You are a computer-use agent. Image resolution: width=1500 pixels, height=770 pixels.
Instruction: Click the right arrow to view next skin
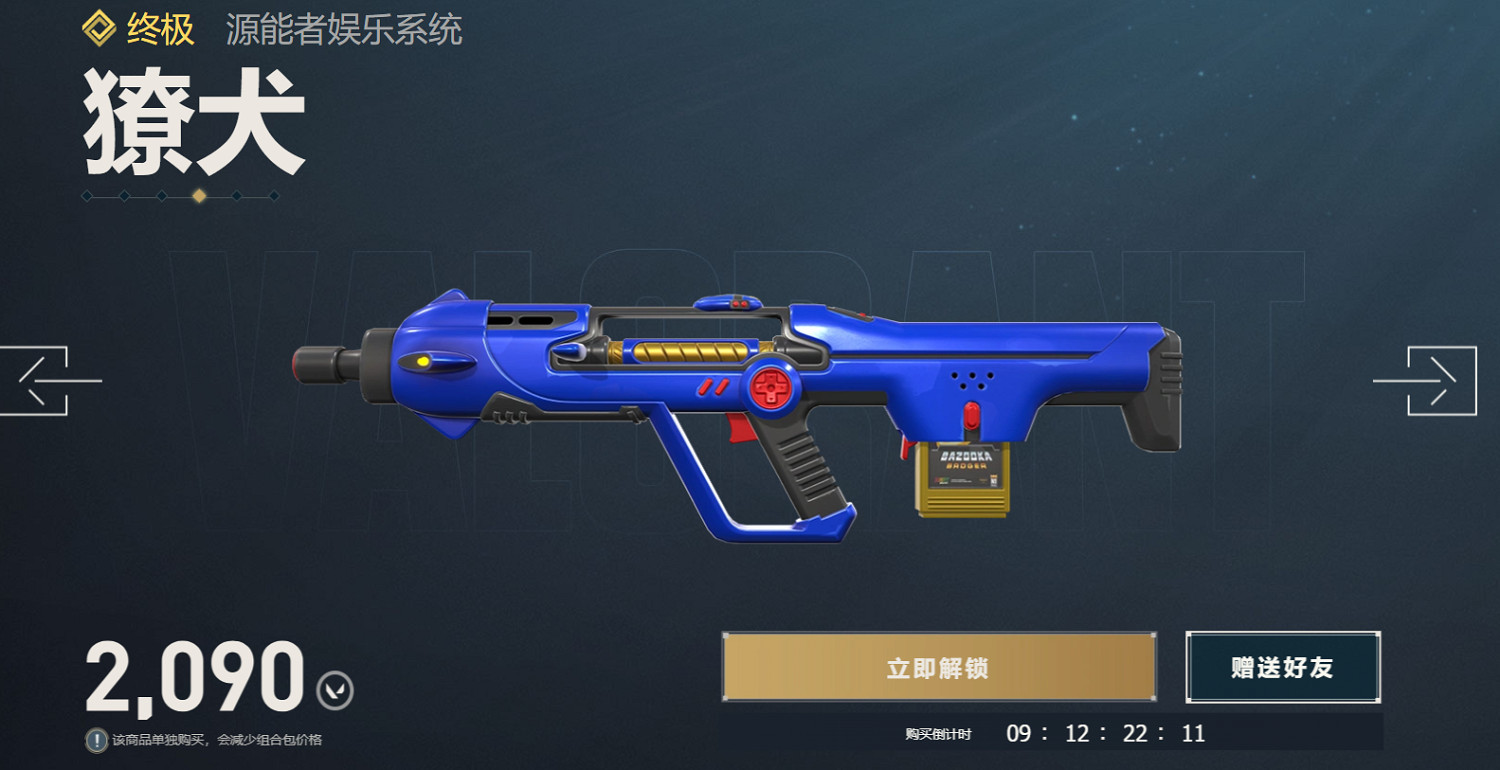click(1444, 382)
